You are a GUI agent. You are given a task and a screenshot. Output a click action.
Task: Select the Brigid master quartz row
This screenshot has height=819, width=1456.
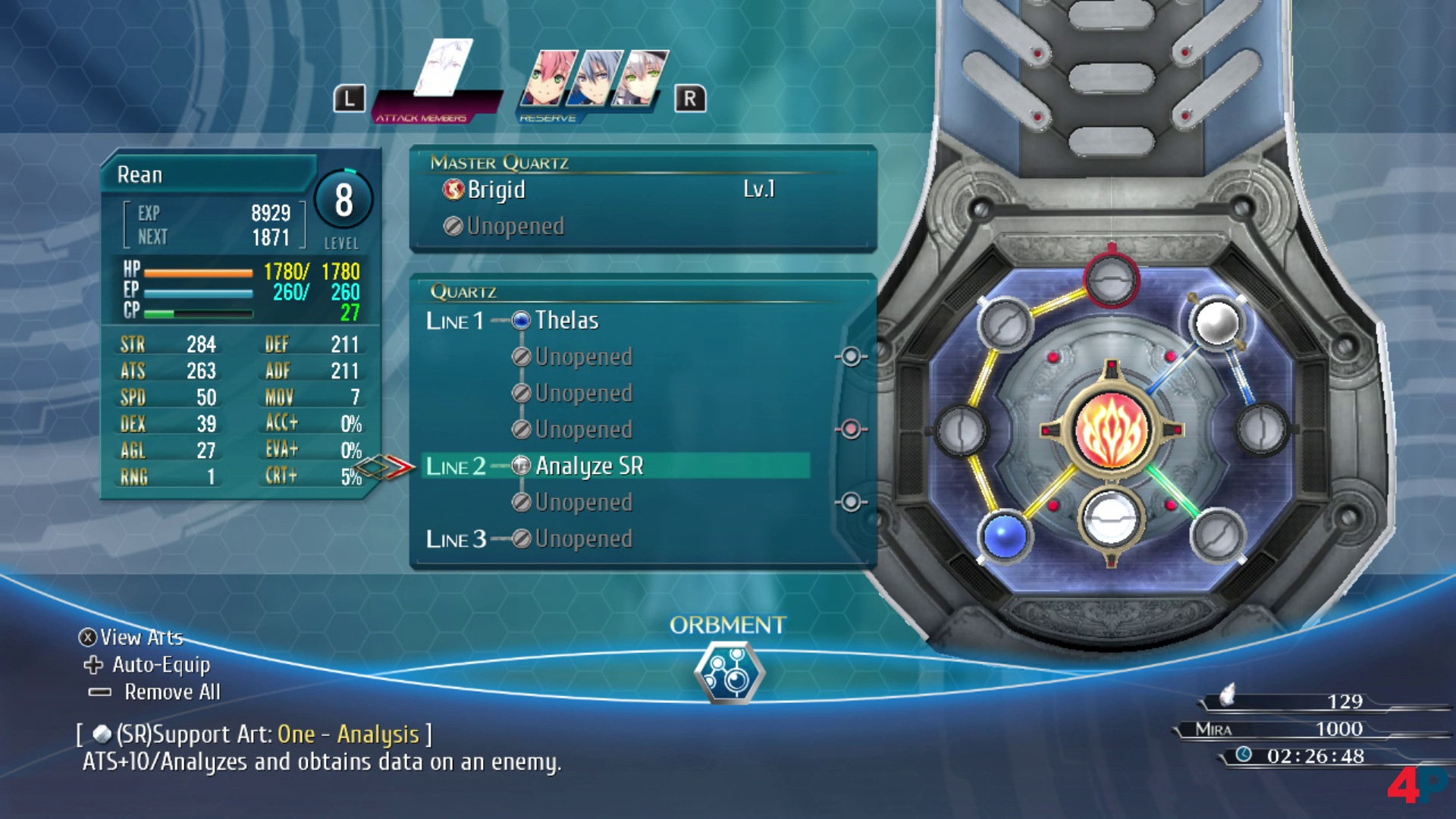pyautogui.click(x=496, y=190)
